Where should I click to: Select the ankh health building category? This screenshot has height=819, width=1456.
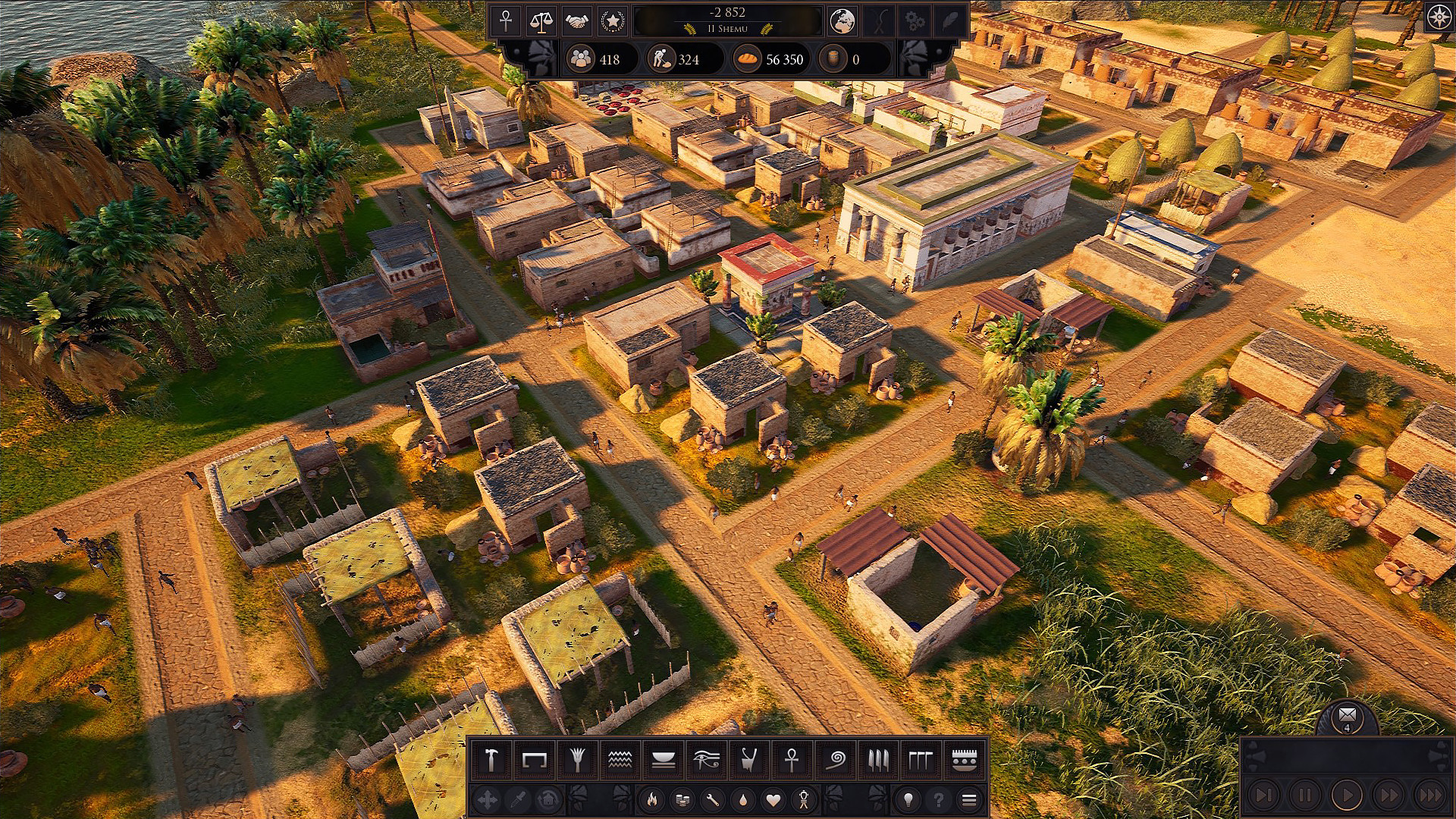point(792,758)
